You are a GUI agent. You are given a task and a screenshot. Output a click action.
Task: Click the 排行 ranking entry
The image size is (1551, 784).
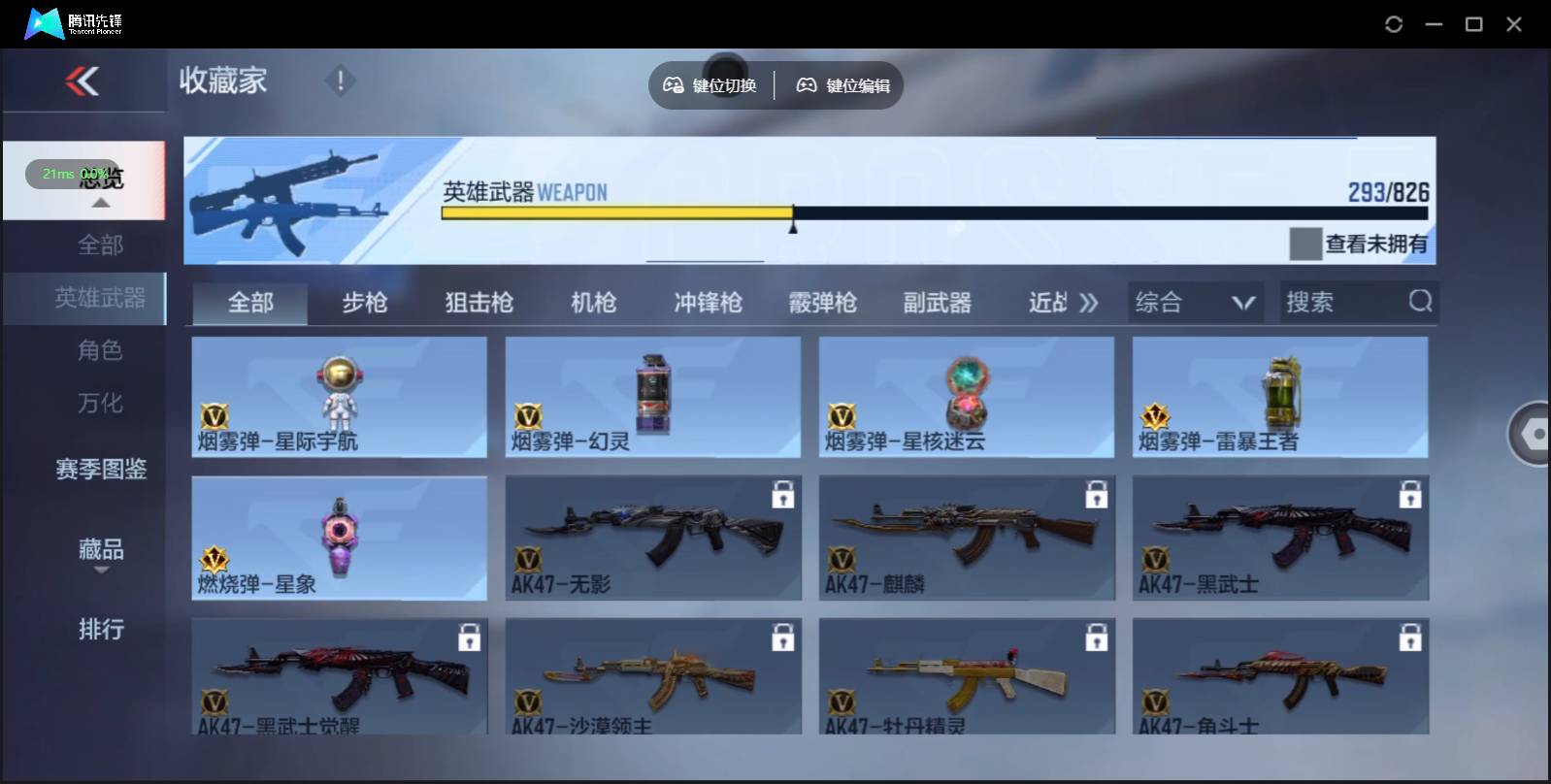point(101,630)
